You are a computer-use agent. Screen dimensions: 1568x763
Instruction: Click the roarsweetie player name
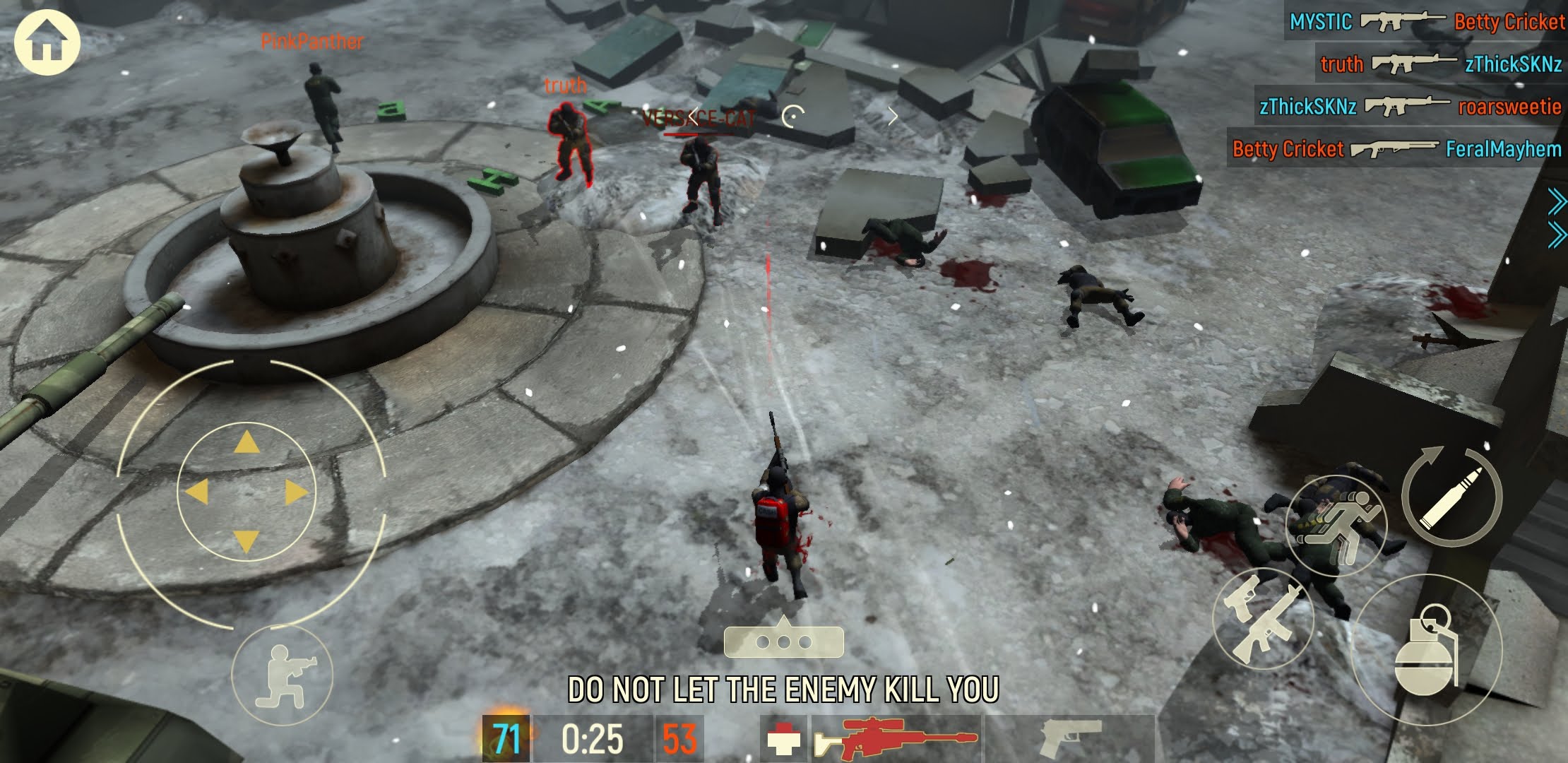[1508, 107]
